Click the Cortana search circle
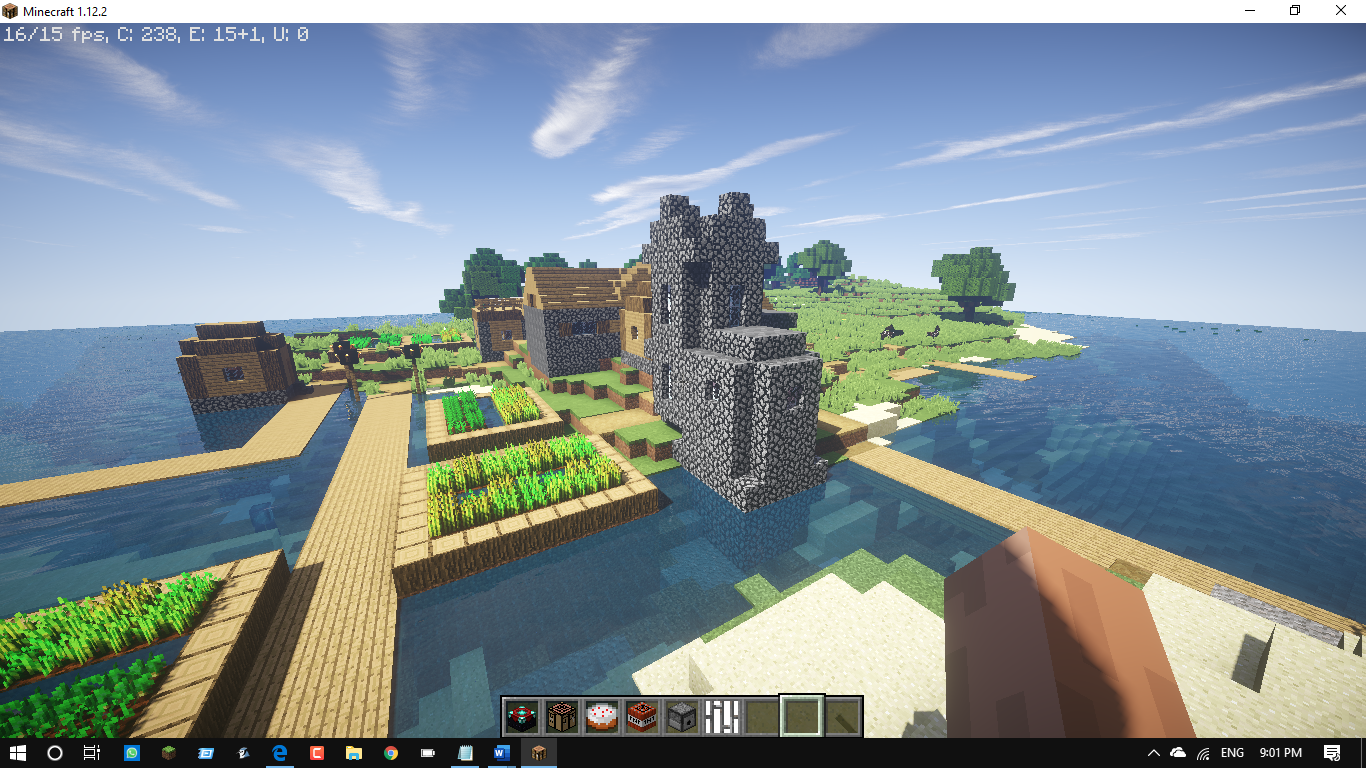Image resolution: width=1366 pixels, height=768 pixels. (x=53, y=753)
